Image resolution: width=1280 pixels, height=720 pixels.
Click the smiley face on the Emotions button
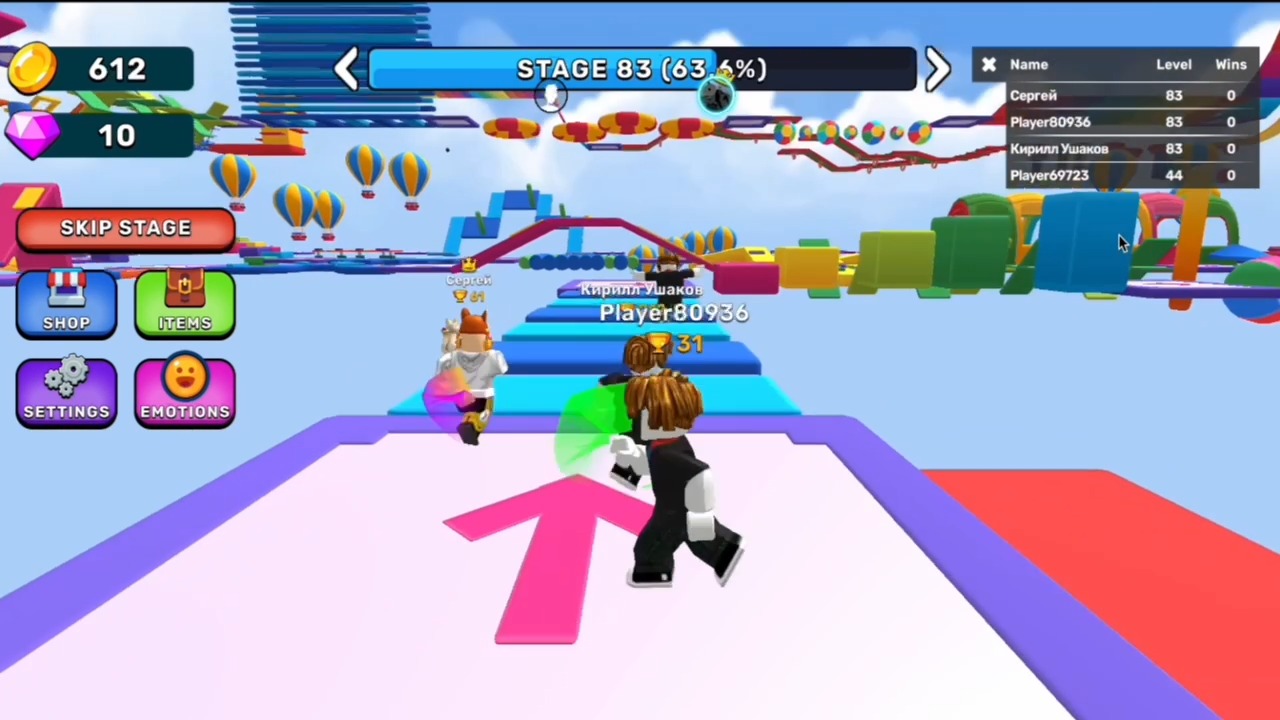[x=184, y=378]
